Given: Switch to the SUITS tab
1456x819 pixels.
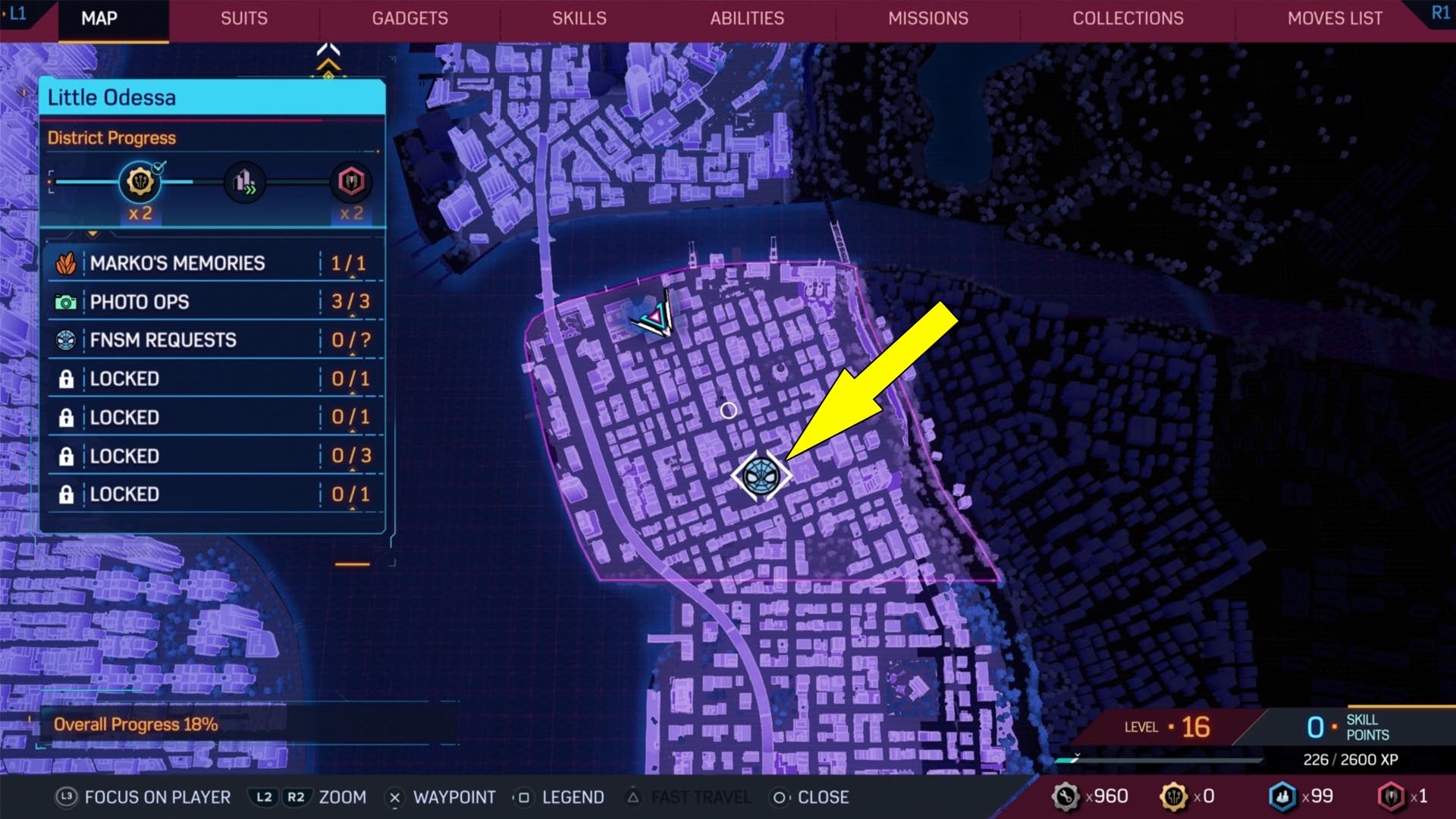Looking at the screenshot, I should (243, 19).
